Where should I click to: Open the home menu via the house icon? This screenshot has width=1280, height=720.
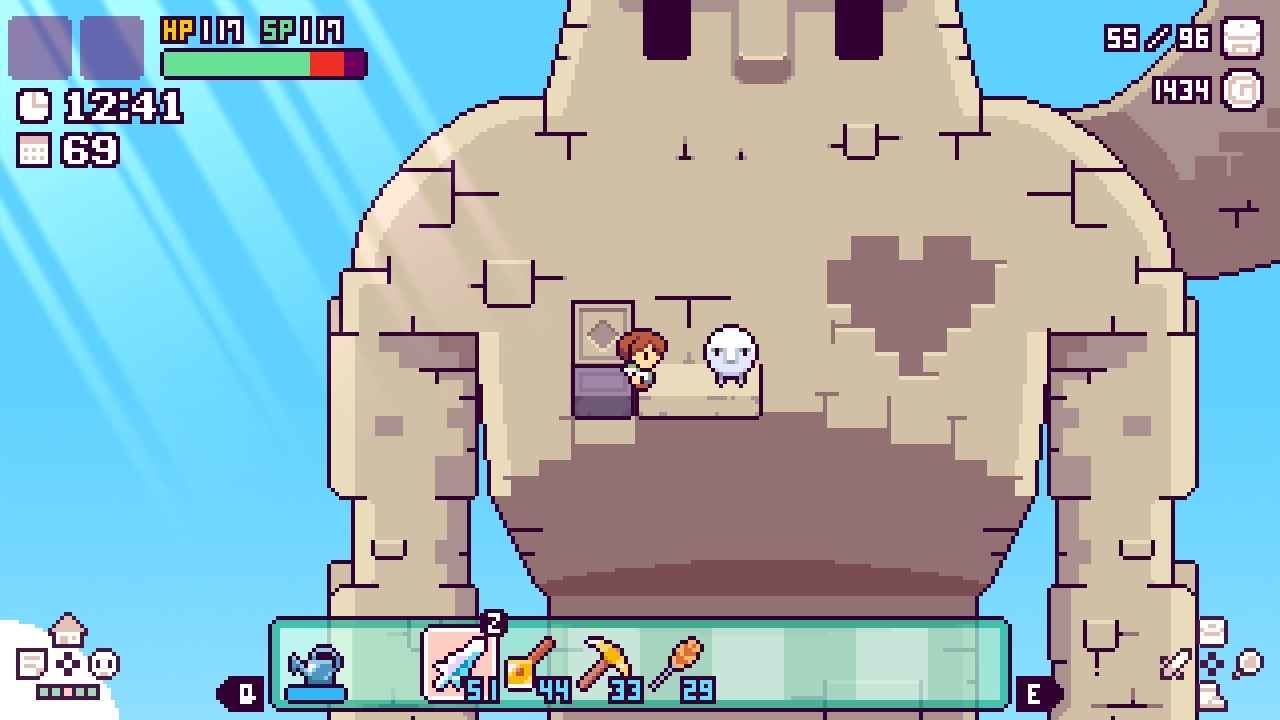(x=67, y=630)
